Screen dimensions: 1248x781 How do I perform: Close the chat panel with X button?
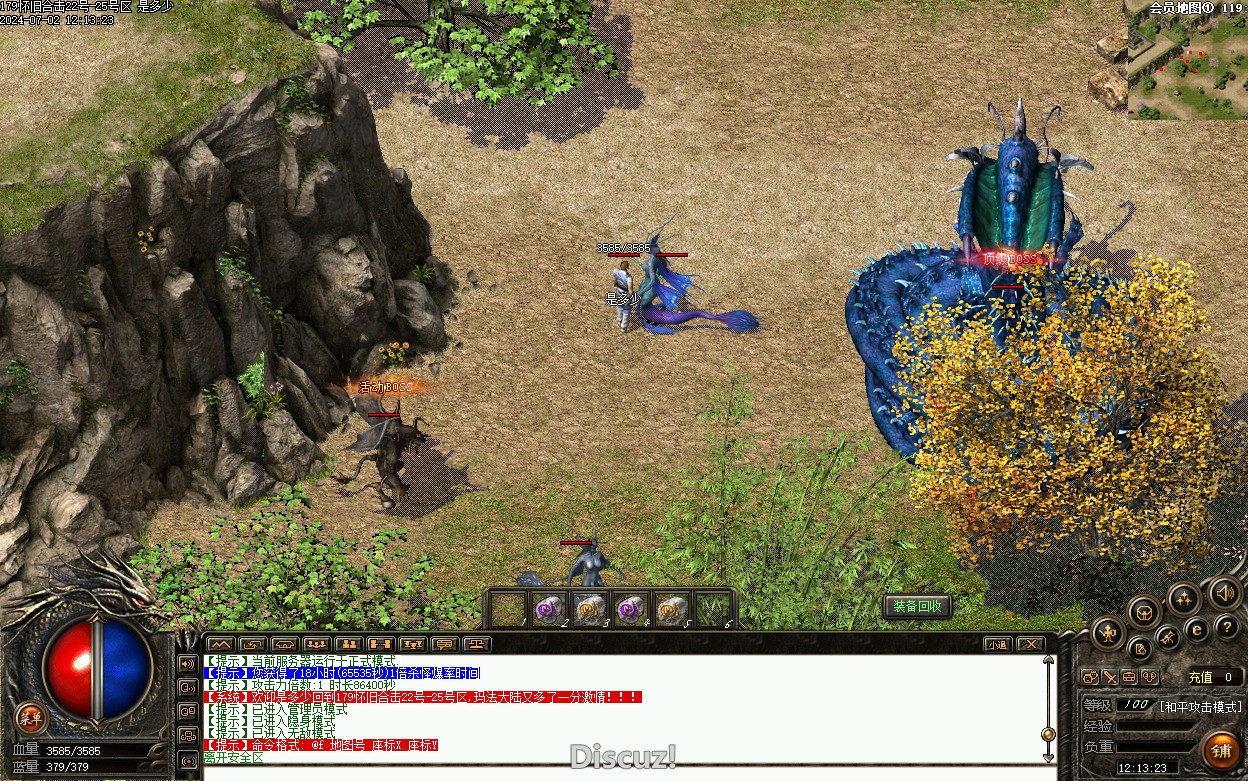(1029, 644)
